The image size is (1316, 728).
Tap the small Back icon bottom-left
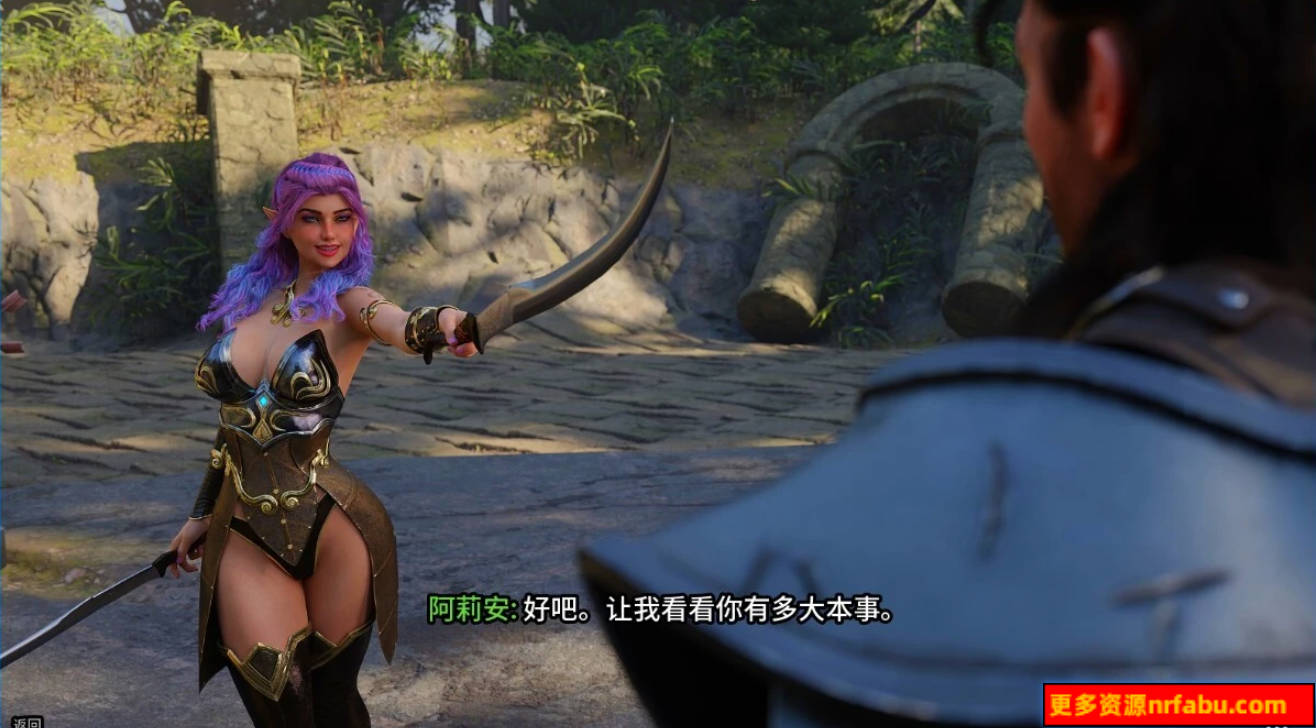coord(25,722)
